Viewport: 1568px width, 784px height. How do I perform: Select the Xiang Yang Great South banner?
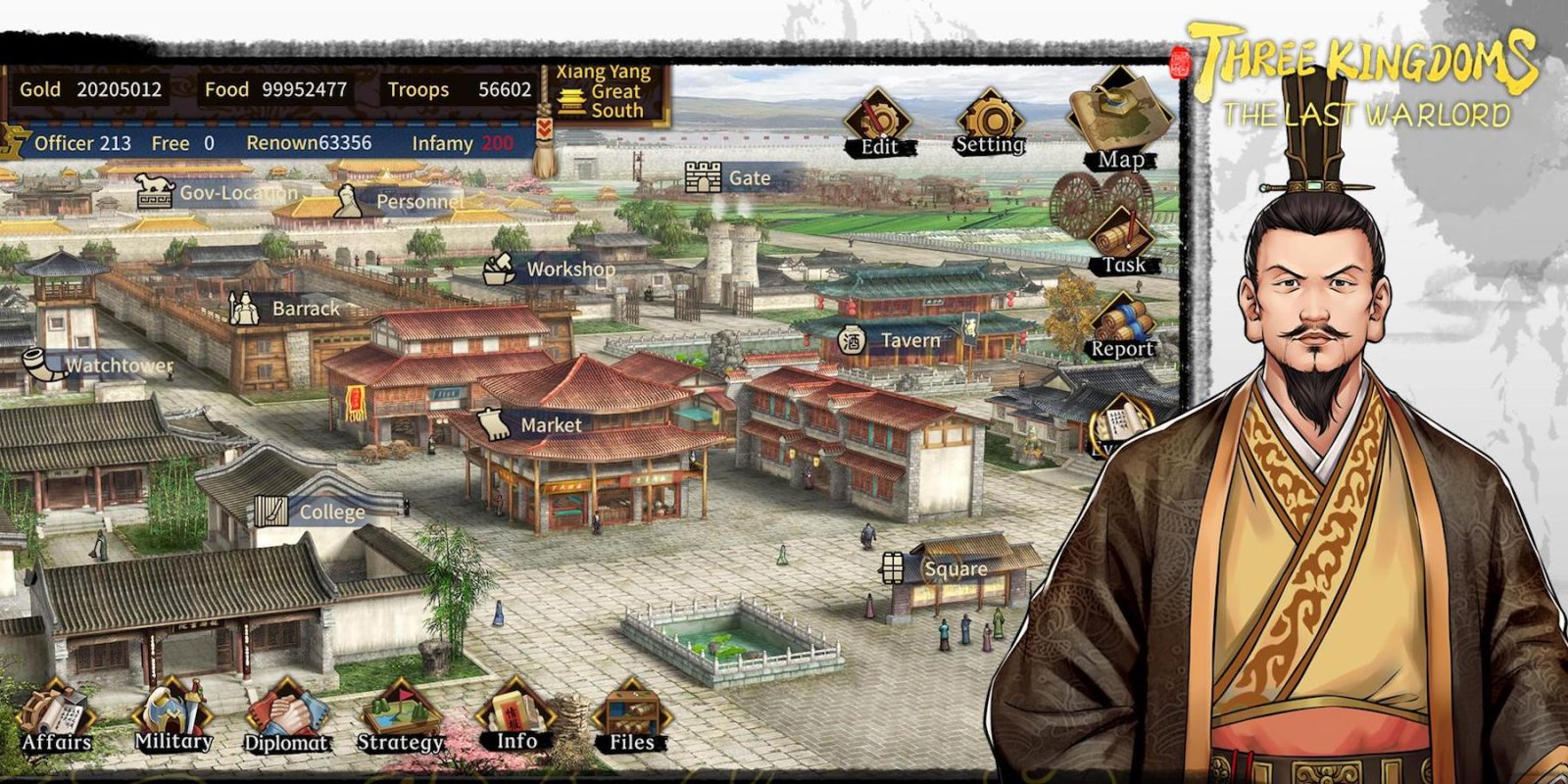[598, 90]
